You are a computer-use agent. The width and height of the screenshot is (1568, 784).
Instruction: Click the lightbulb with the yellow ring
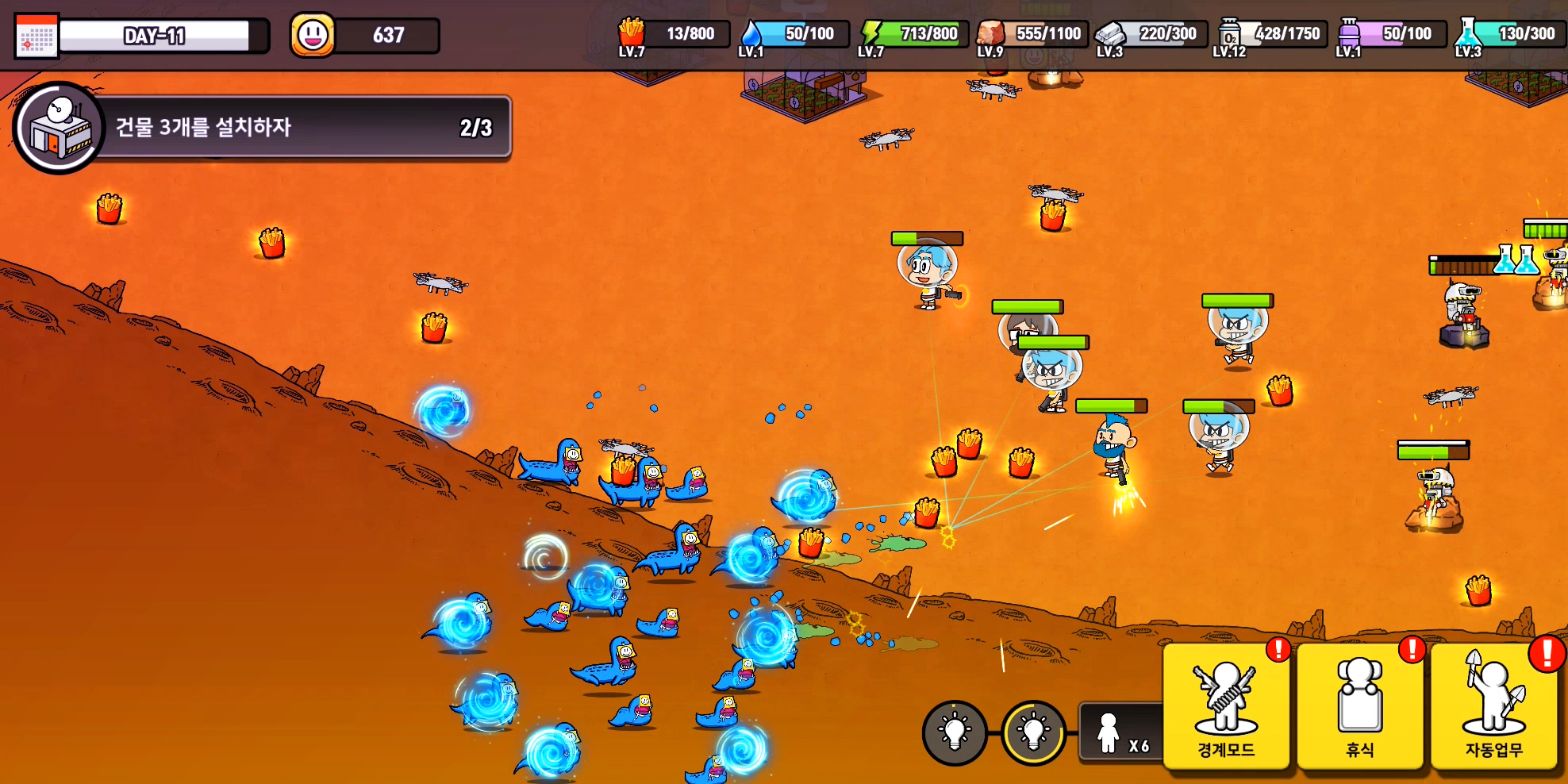point(1033,732)
